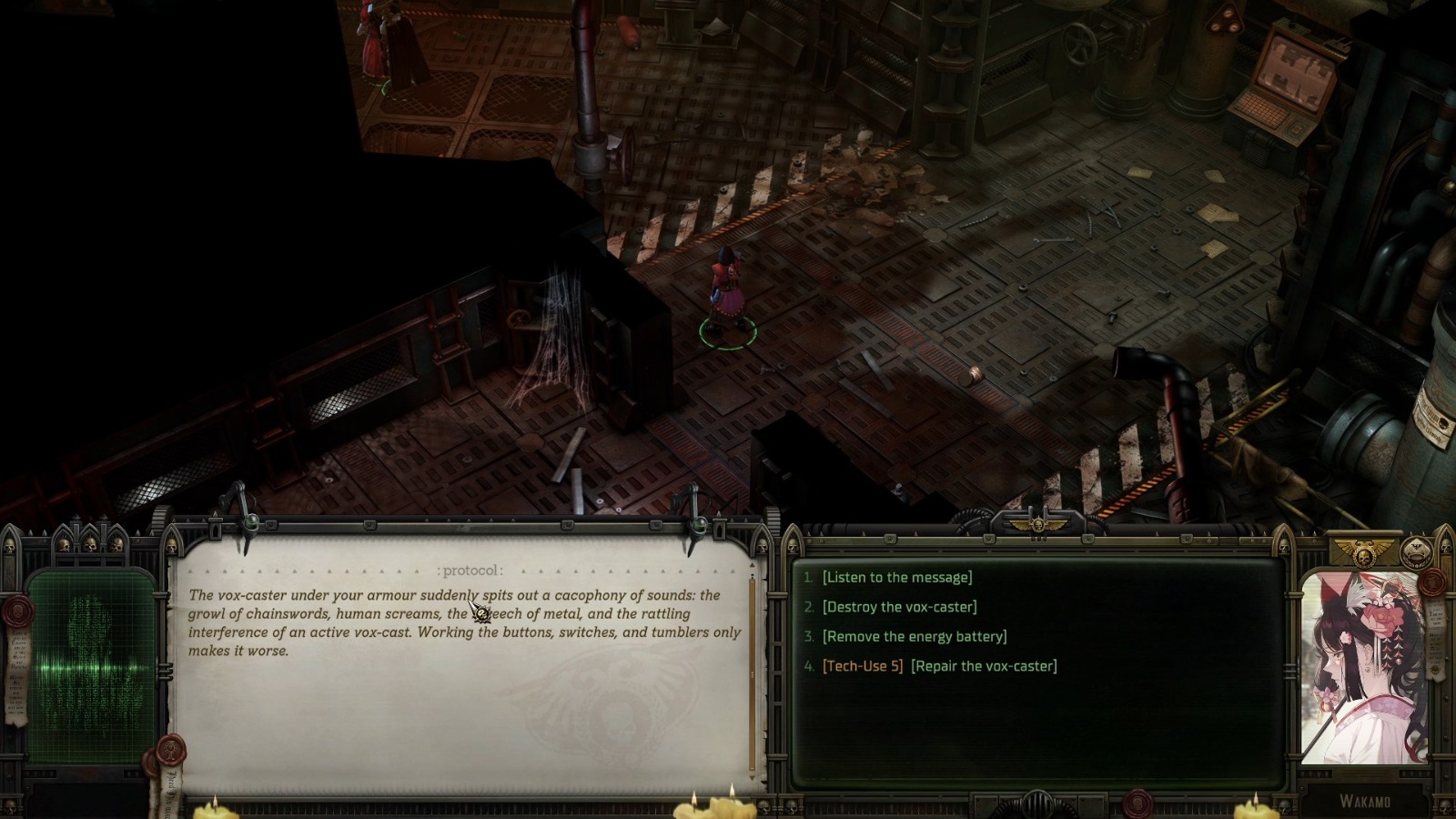The image size is (1456, 819).
Task: Click the green matrix vox display screen
Action: (x=91, y=664)
